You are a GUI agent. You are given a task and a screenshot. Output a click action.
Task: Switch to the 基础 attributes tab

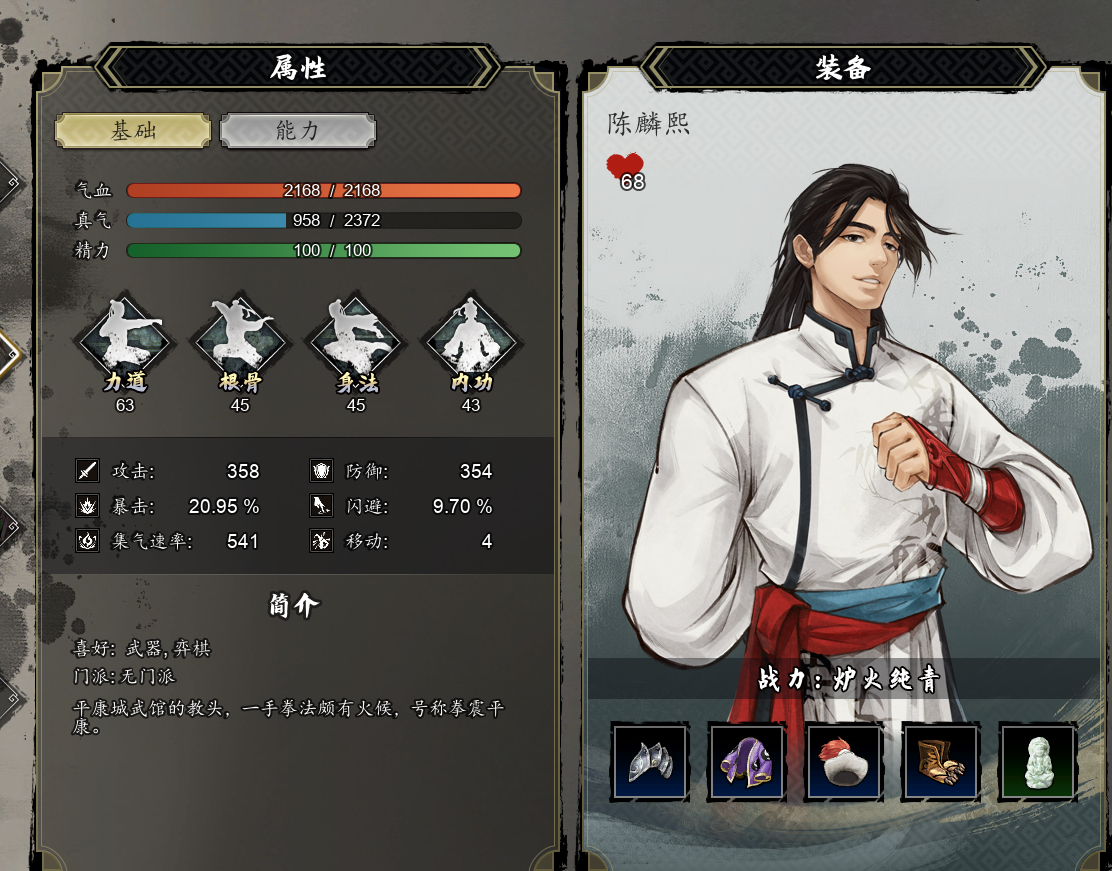pos(133,130)
